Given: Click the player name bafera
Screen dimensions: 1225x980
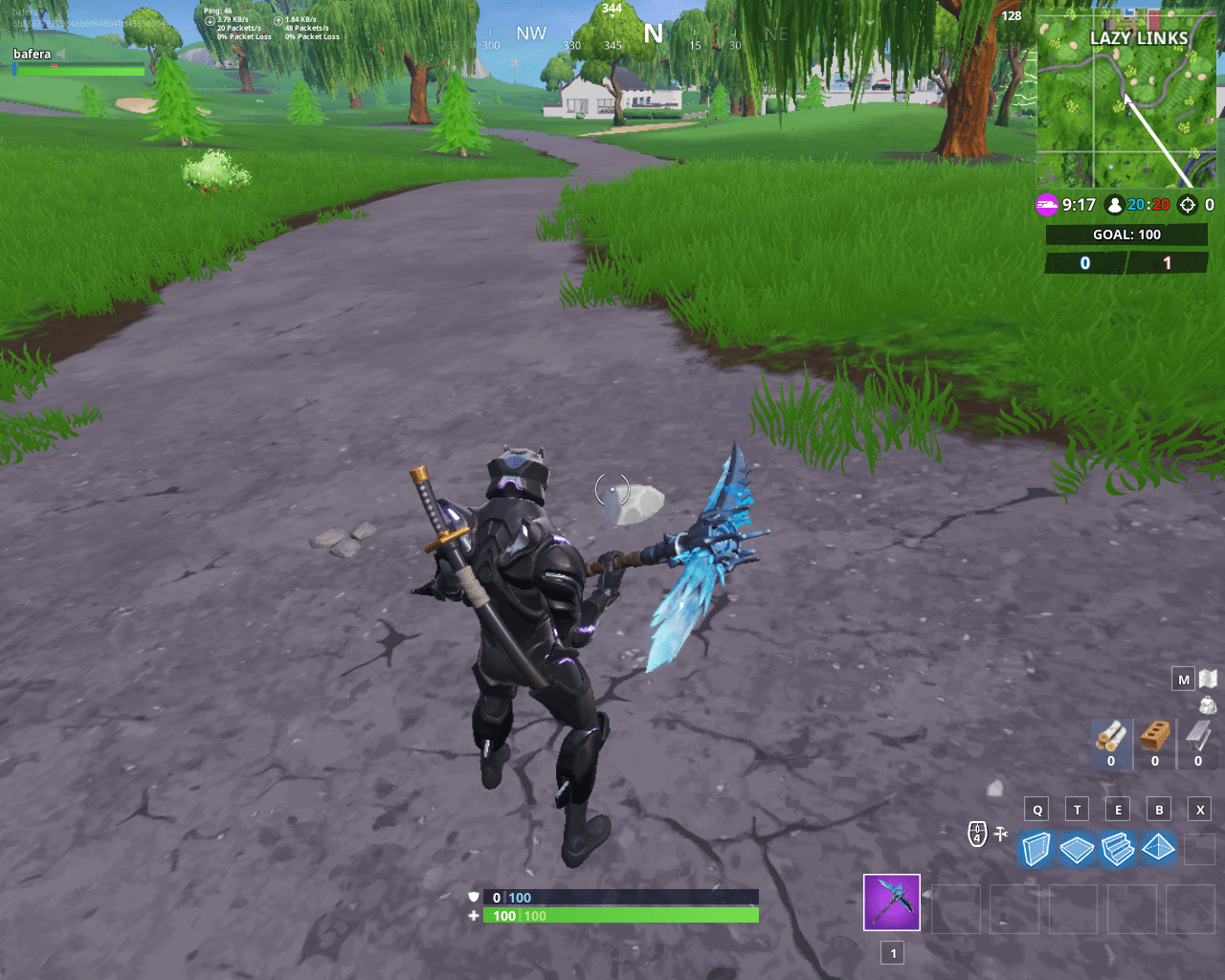Looking at the screenshot, I should click(32, 54).
